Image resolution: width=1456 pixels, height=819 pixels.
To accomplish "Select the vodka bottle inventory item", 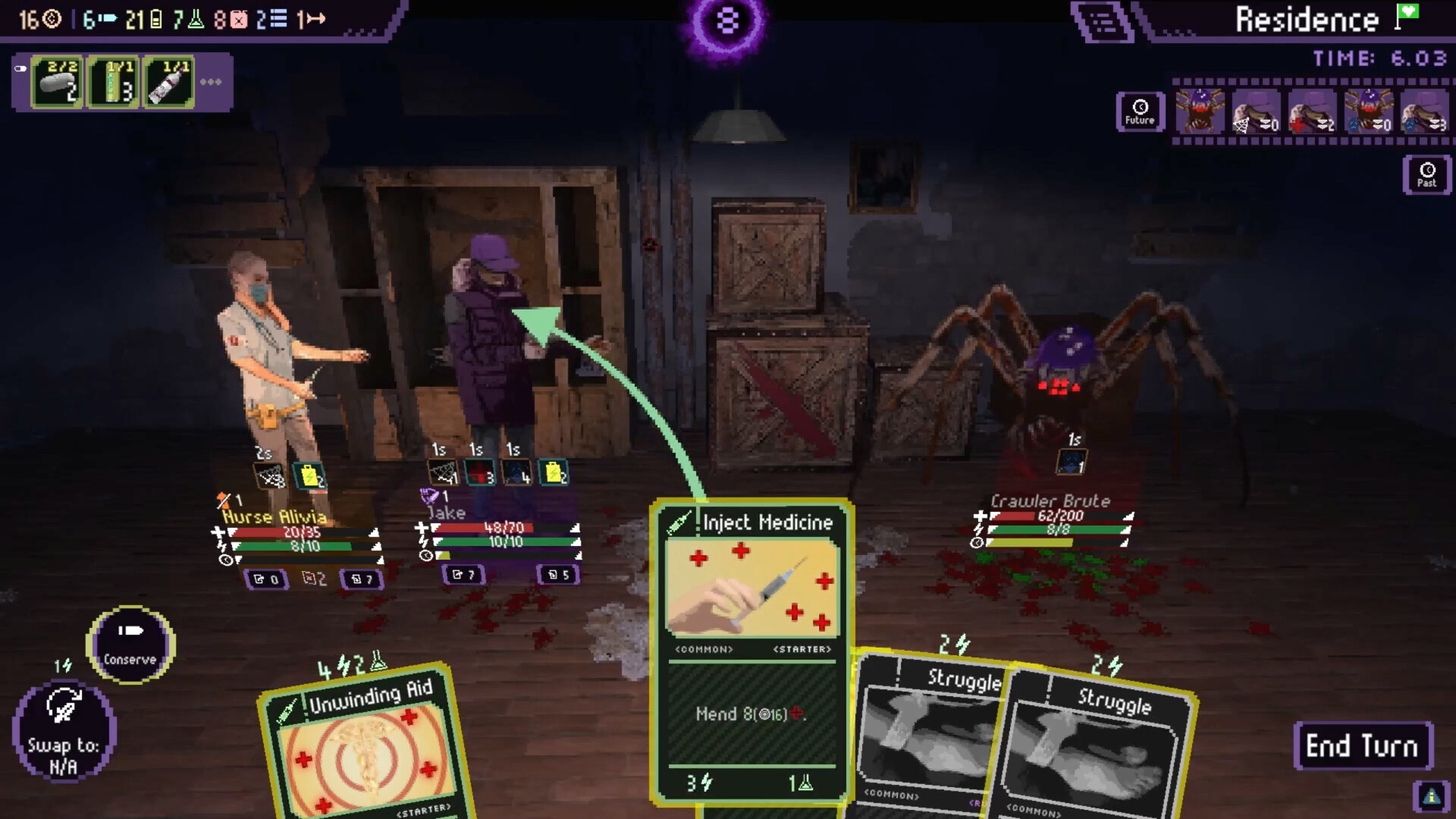I will (168, 81).
